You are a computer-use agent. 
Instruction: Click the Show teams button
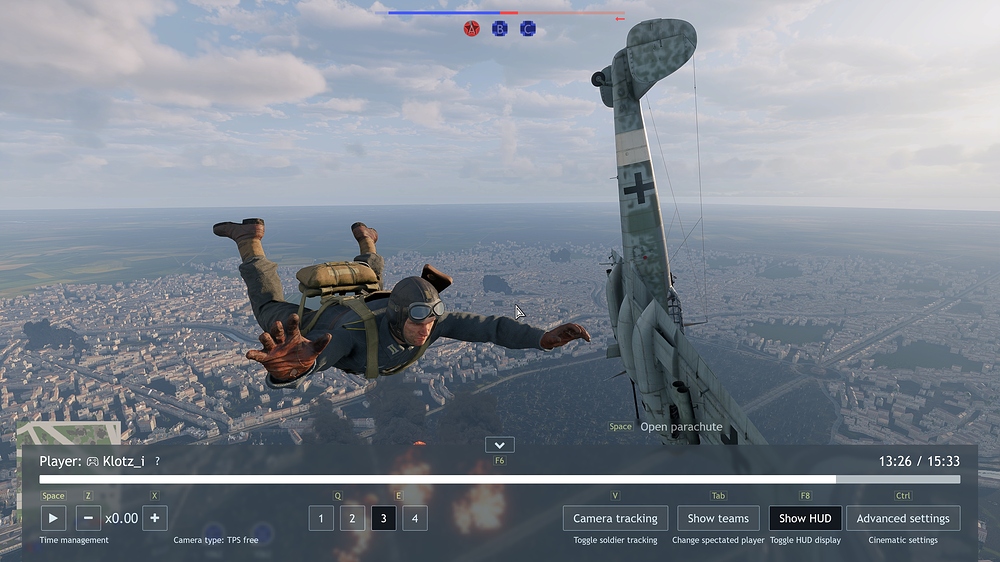tap(718, 518)
